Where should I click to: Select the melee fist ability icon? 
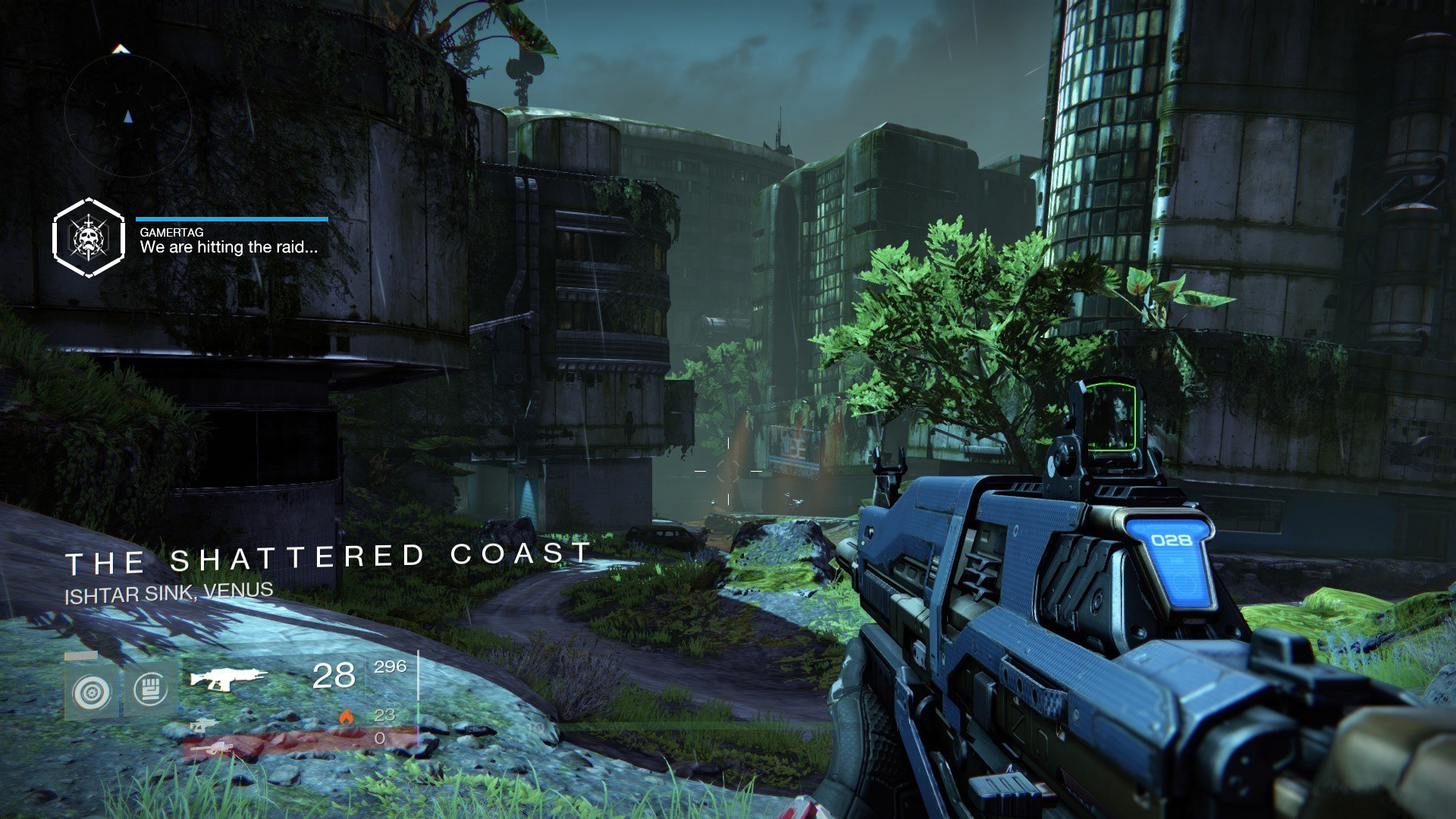coord(150,689)
